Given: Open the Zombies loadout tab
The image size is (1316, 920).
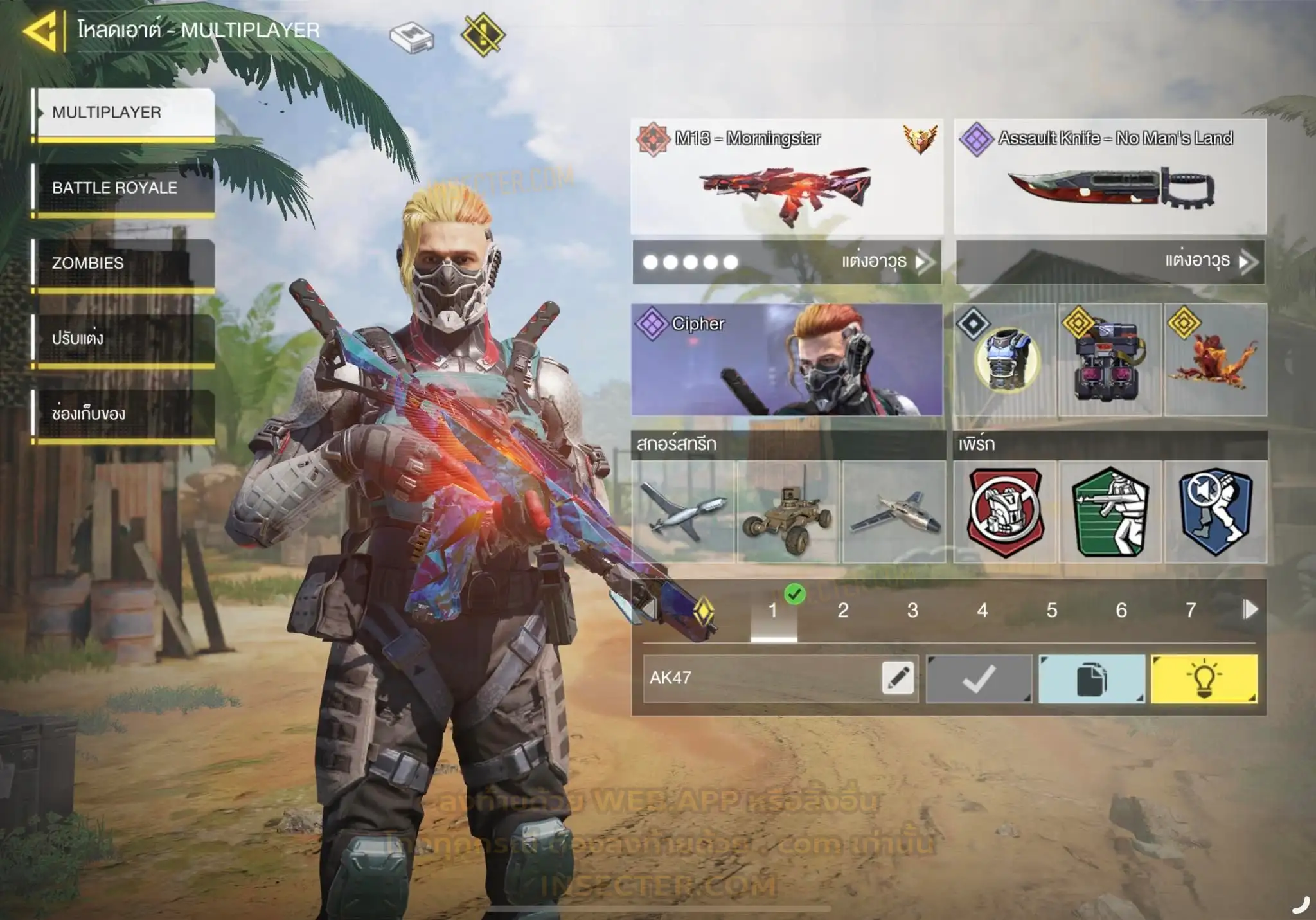Looking at the screenshot, I should point(123,263).
